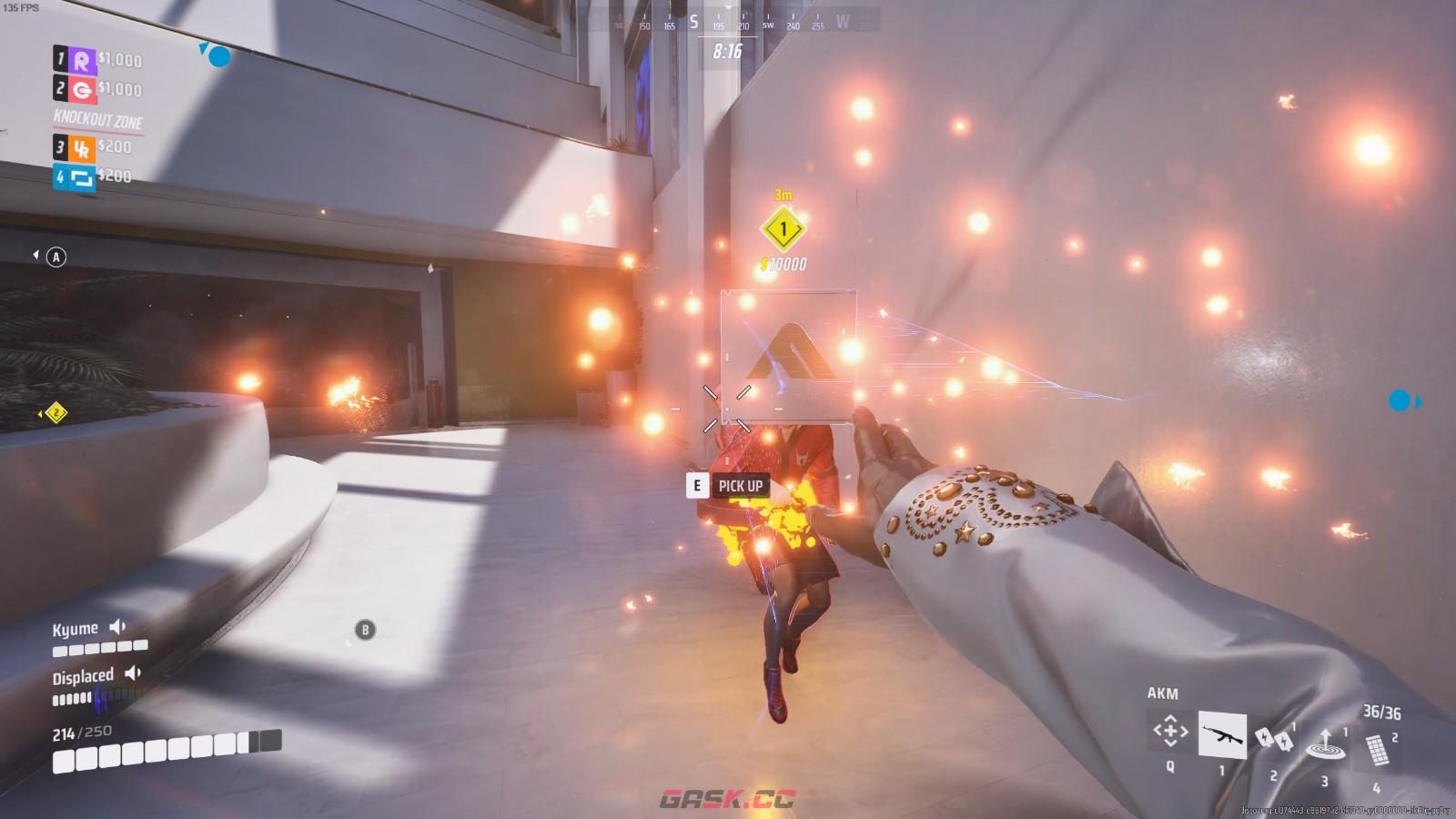Image resolution: width=1456 pixels, height=819 pixels.
Task: Click the small yellow diamond objective marker numbered 2
Action: 56,413
